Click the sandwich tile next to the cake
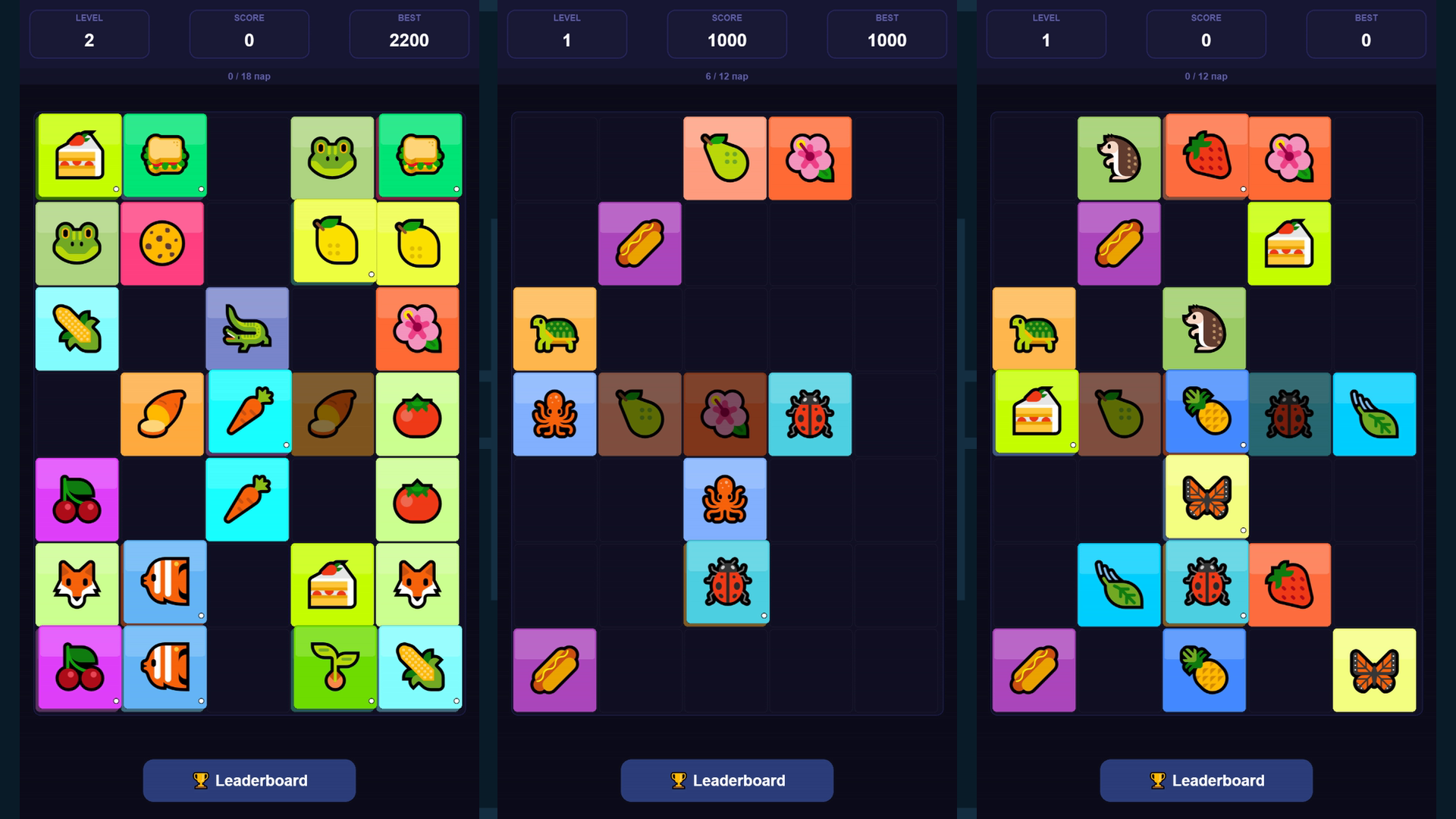Image resolution: width=1456 pixels, height=819 pixels. point(164,156)
